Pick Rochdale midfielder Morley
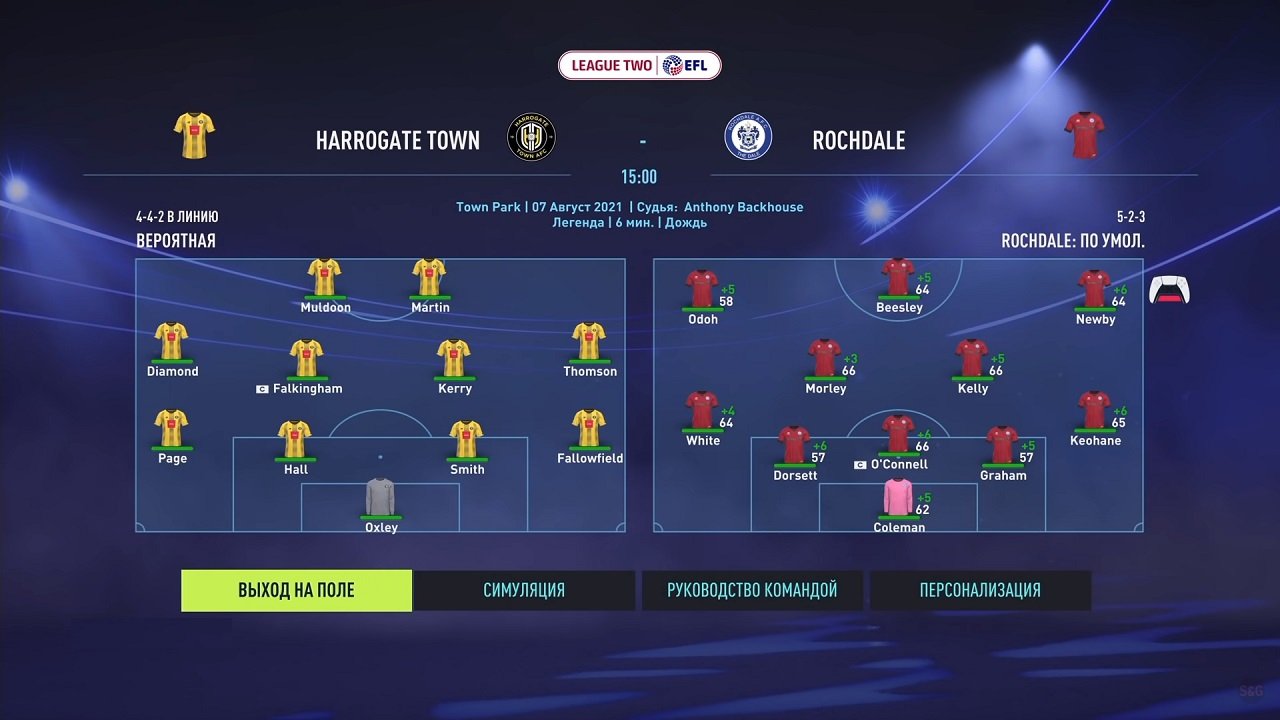Screen dimensions: 1280x720 point(824,359)
